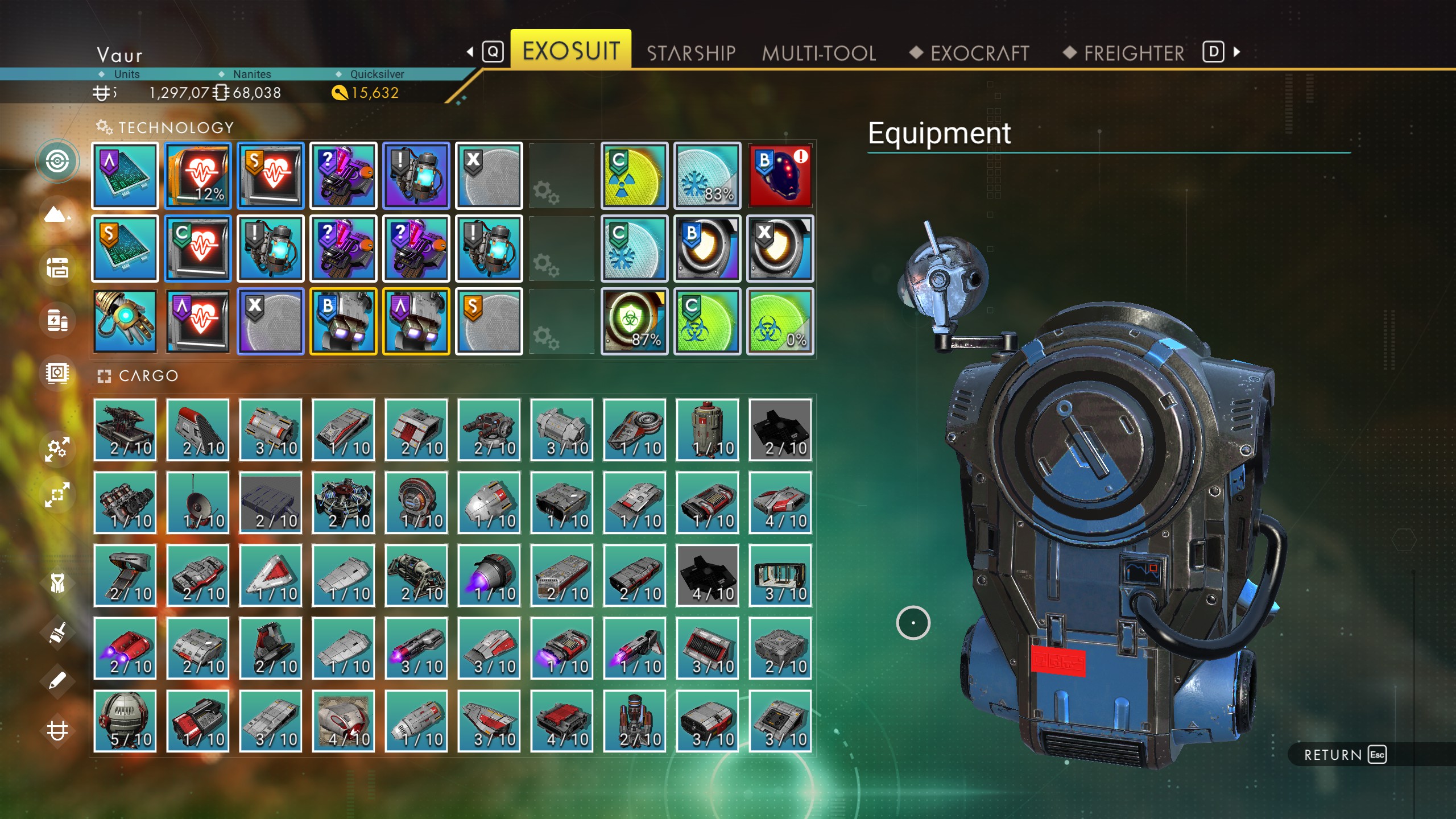This screenshot has width=1456, height=819.
Task: Select the hazard protection slot showing 87%
Action: tap(634, 321)
